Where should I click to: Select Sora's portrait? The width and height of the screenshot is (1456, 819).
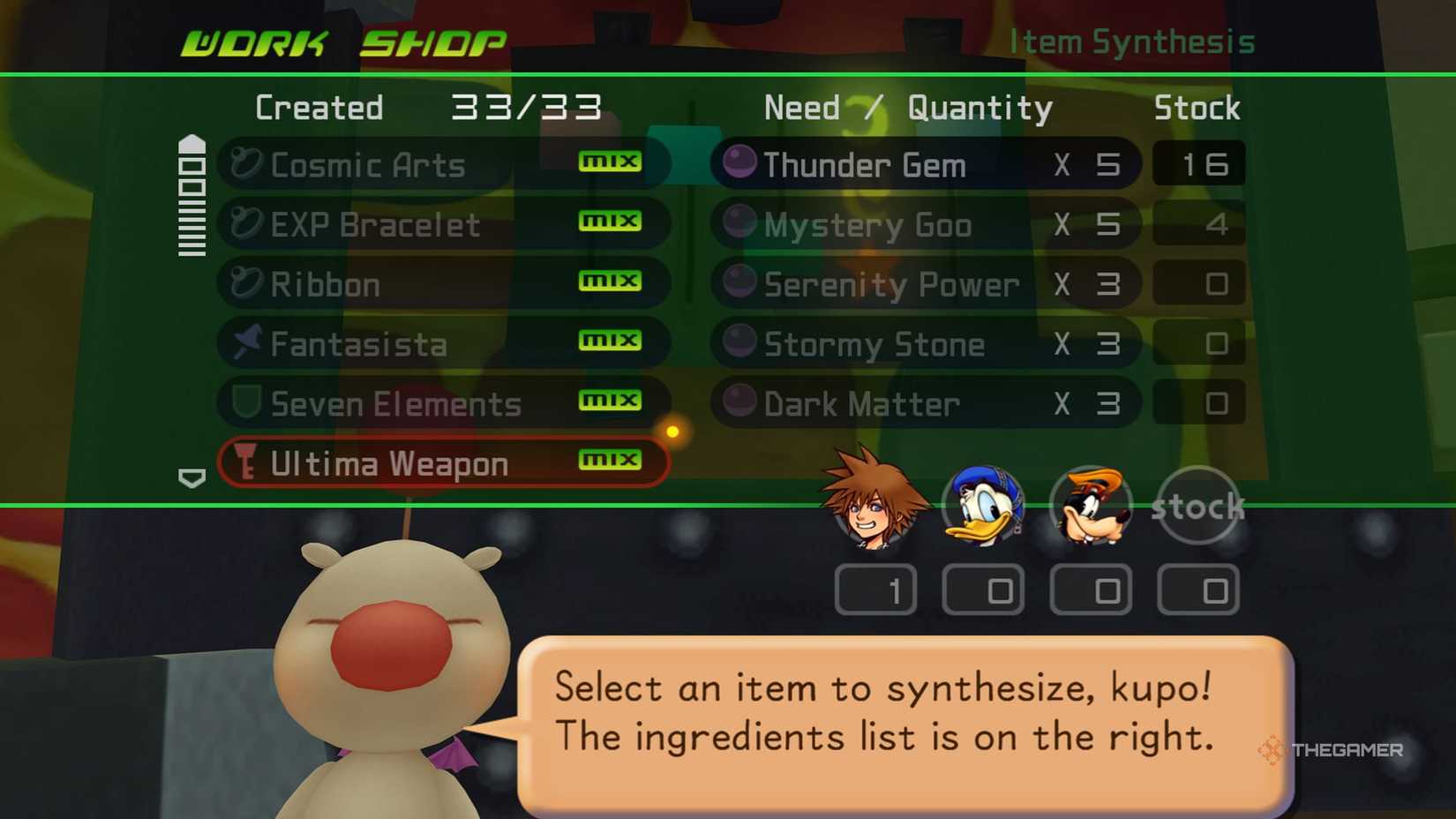pos(868,505)
